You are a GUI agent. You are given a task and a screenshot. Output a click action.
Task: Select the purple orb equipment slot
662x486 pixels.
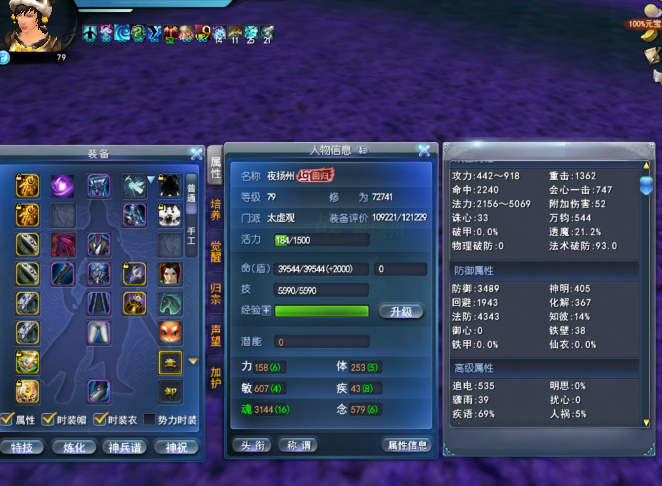pos(63,185)
